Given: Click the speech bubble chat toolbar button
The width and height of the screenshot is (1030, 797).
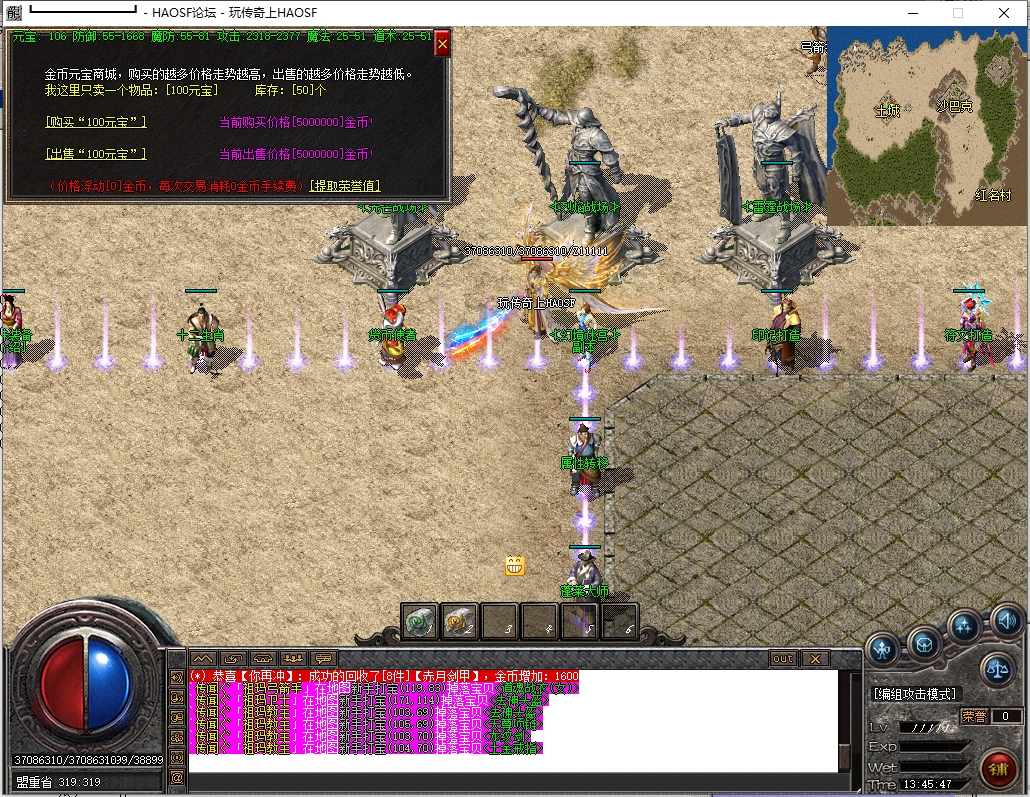Looking at the screenshot, I should pyautogui.click(x=323, y=659).
